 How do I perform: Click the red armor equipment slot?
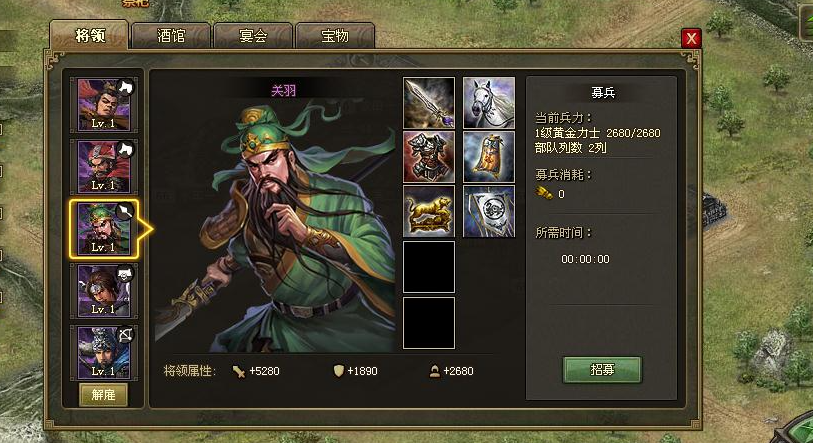429,157
